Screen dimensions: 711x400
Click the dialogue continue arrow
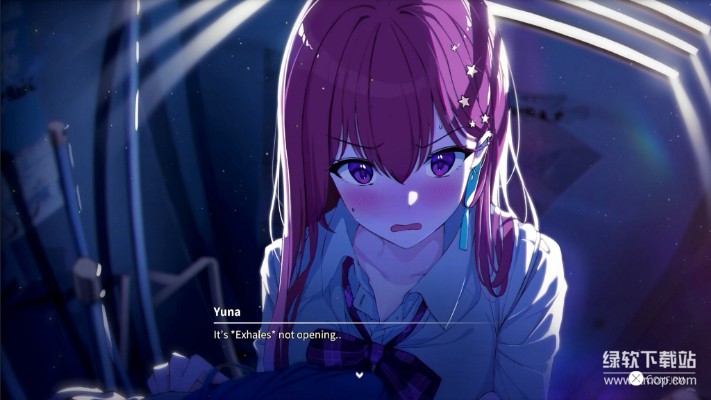point(358,374)
